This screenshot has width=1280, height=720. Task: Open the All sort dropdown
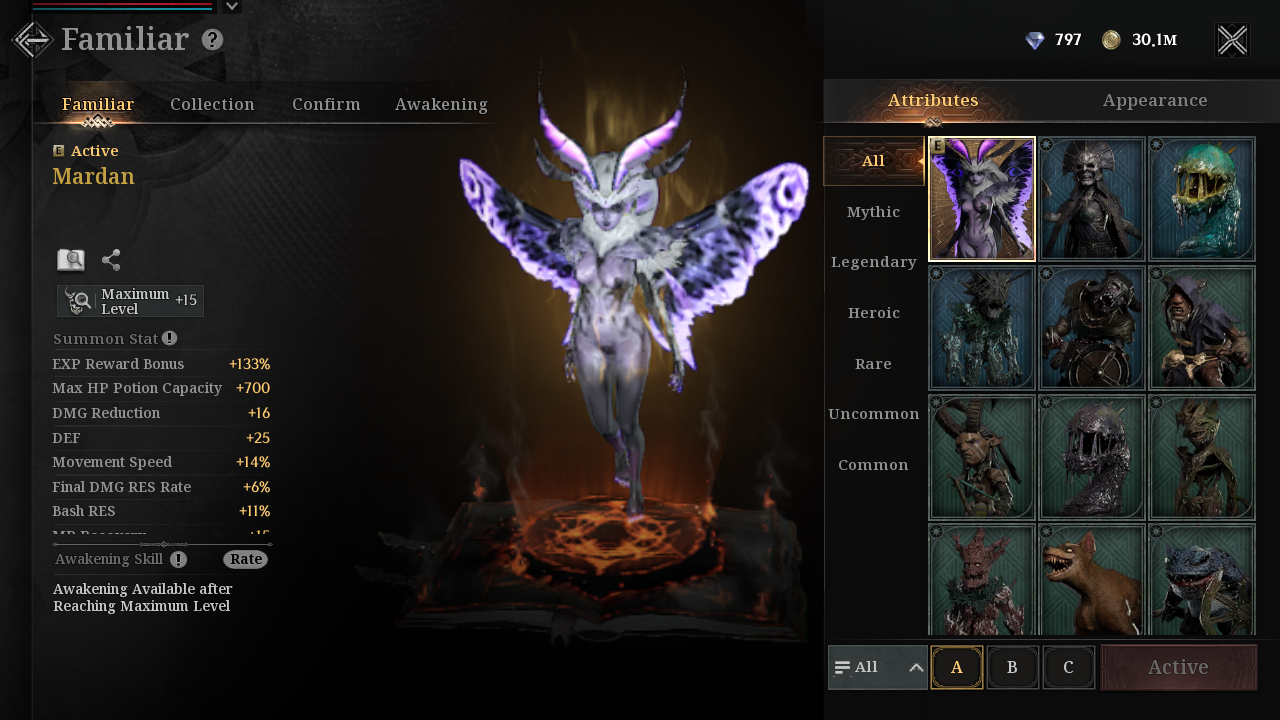878,667
